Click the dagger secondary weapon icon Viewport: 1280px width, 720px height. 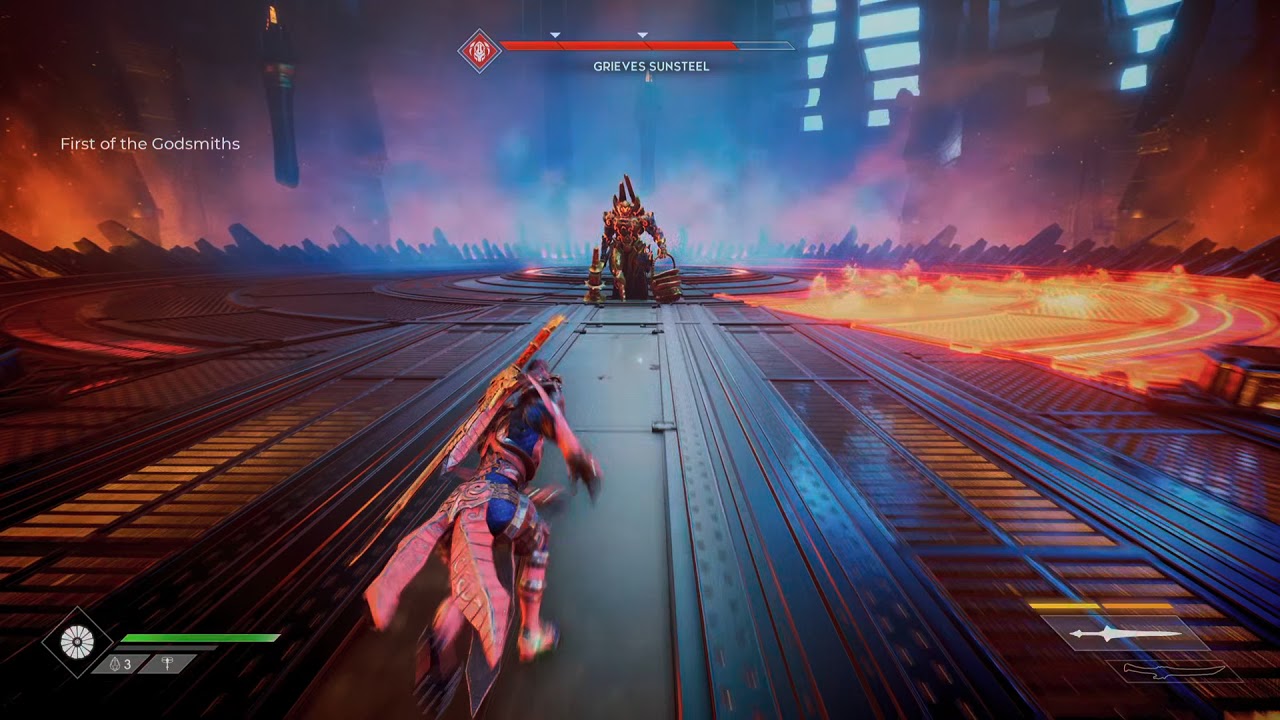(x=1173, y=670)
